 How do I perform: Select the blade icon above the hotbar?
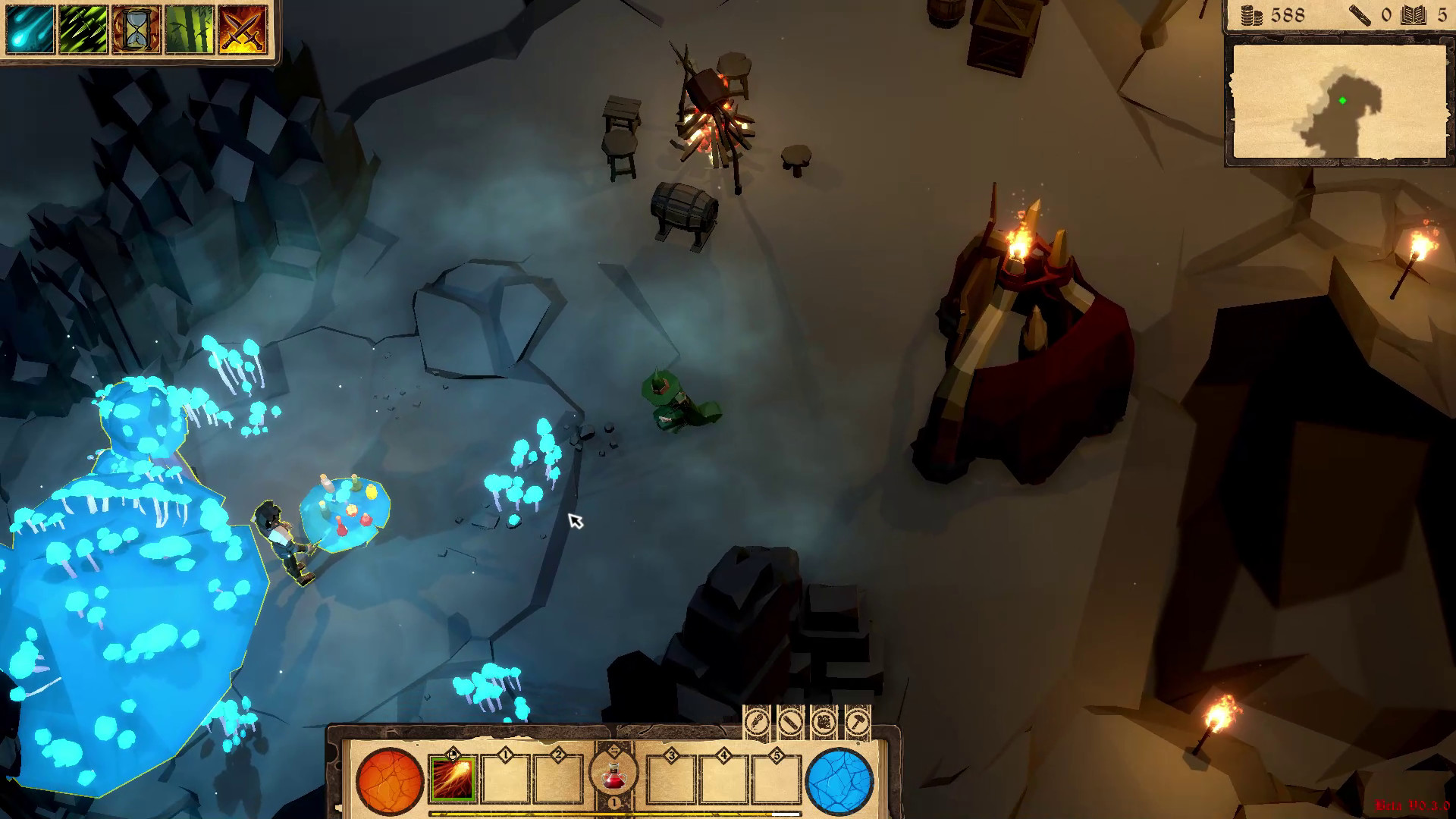coord(791,724)
